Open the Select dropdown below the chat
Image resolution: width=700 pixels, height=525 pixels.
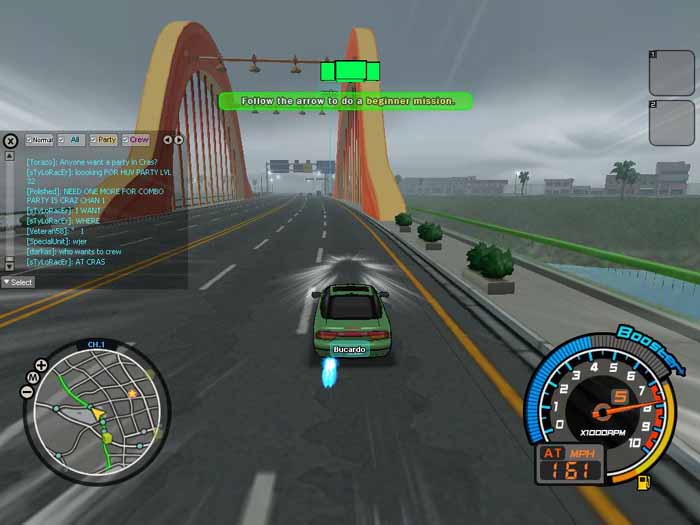click(x=18, y=282)
